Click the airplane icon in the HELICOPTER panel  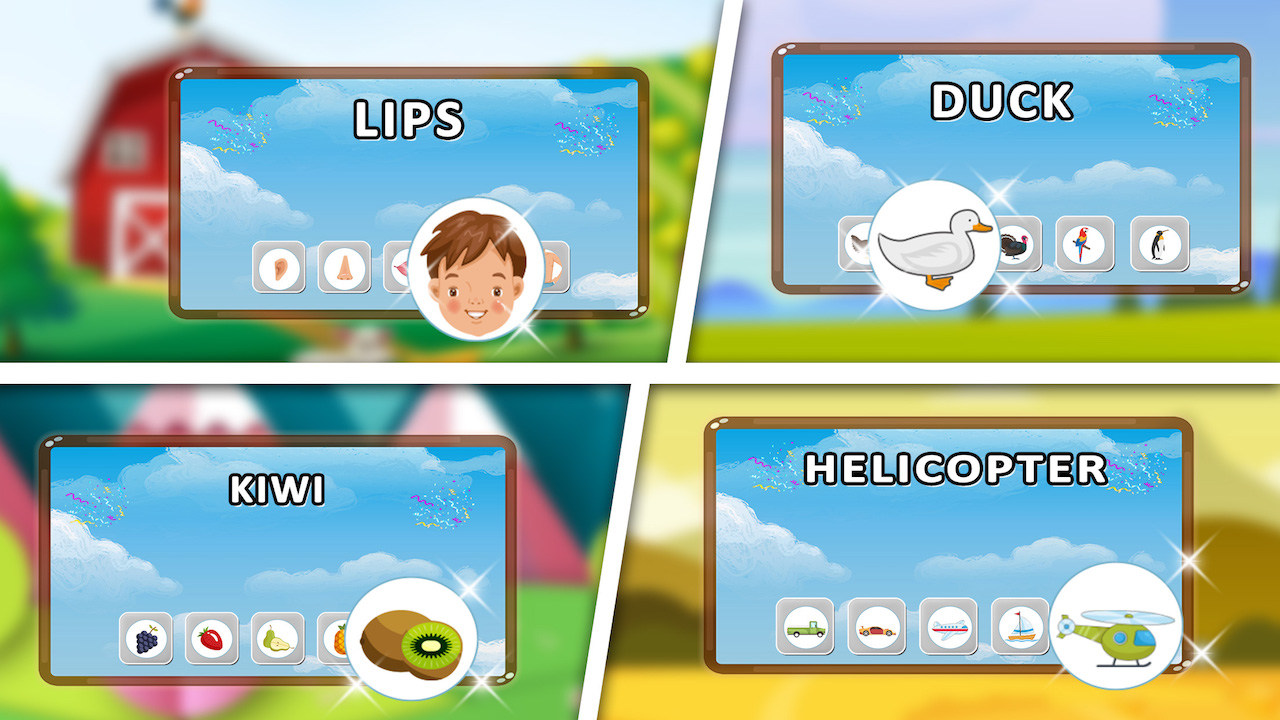[x=947, y=630]
